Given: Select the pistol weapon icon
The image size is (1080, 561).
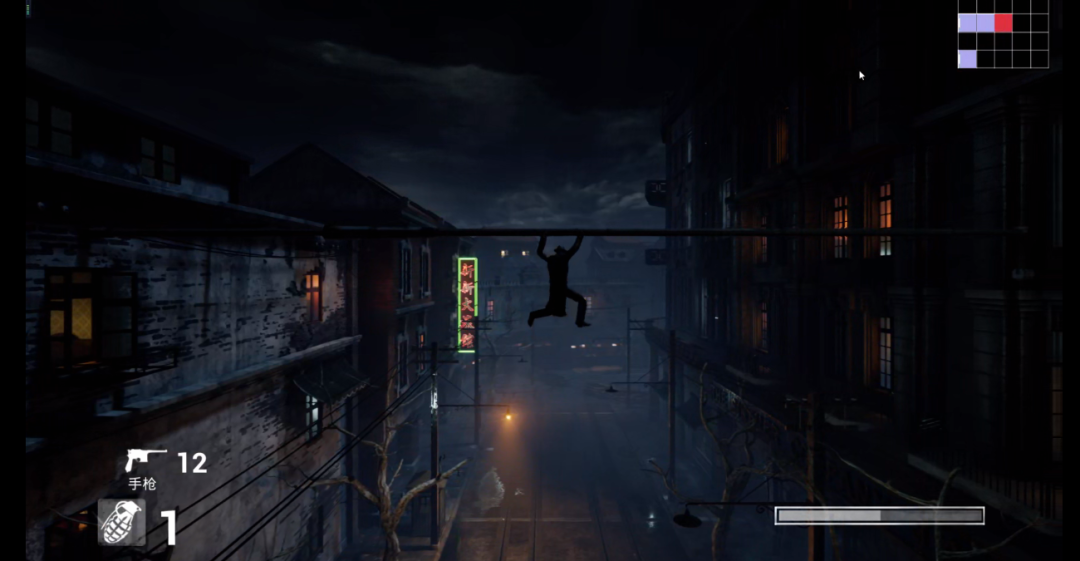Looking at the screenshot, I should [x=145, y=461].
